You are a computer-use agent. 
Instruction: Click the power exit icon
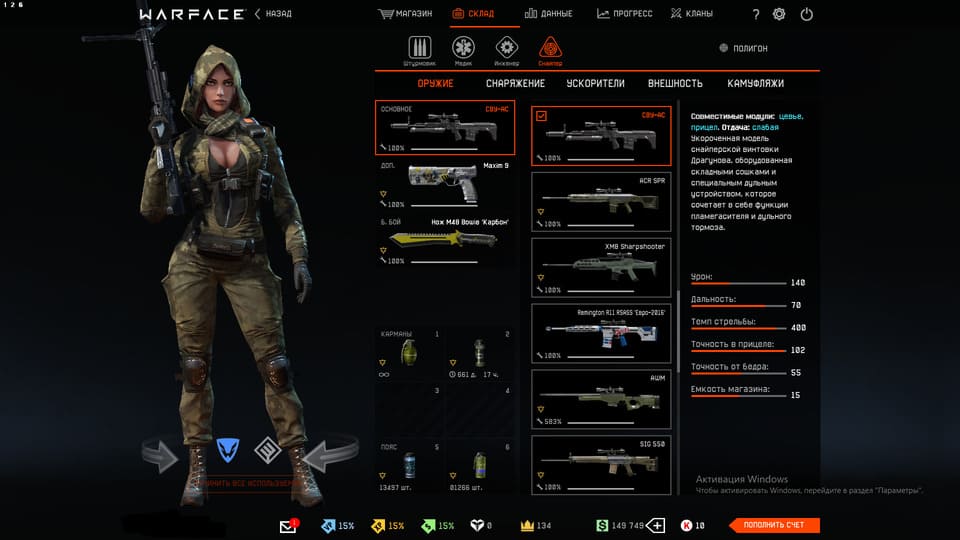coord(806,14)
